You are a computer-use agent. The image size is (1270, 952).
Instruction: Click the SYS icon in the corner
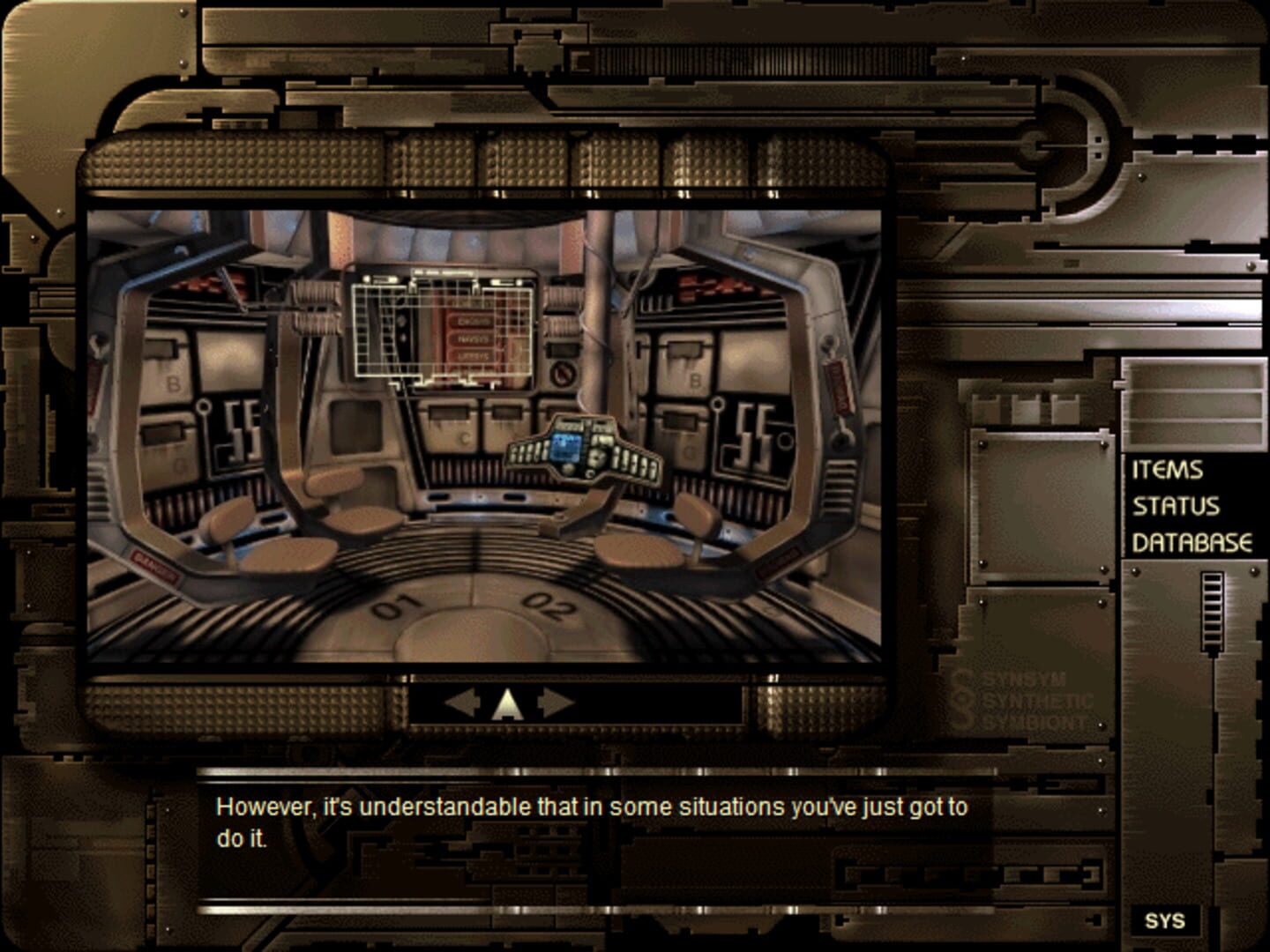[1165, 922]
